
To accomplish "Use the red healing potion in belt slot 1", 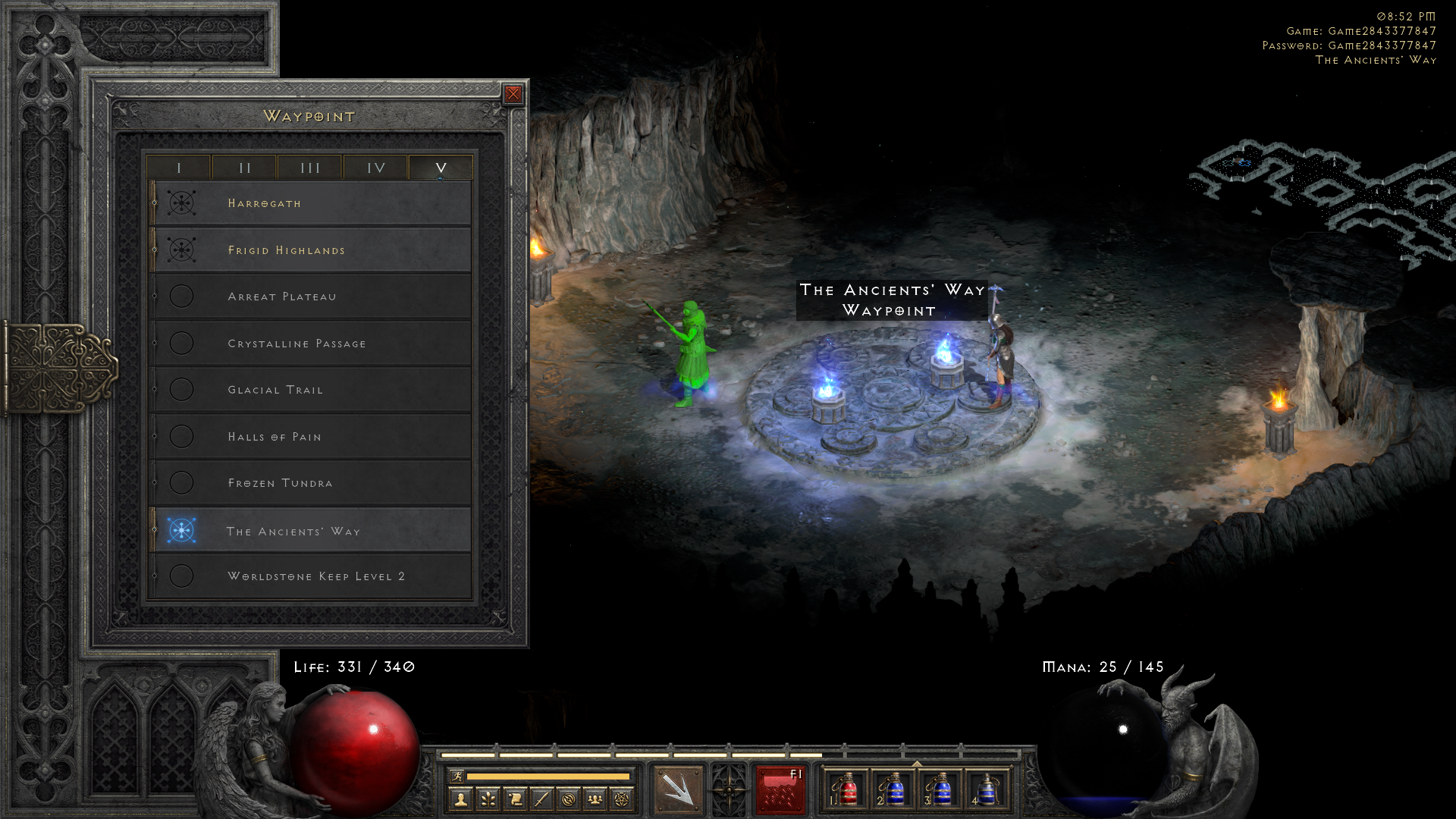I will pyautogui.click(x=847, y=790).
